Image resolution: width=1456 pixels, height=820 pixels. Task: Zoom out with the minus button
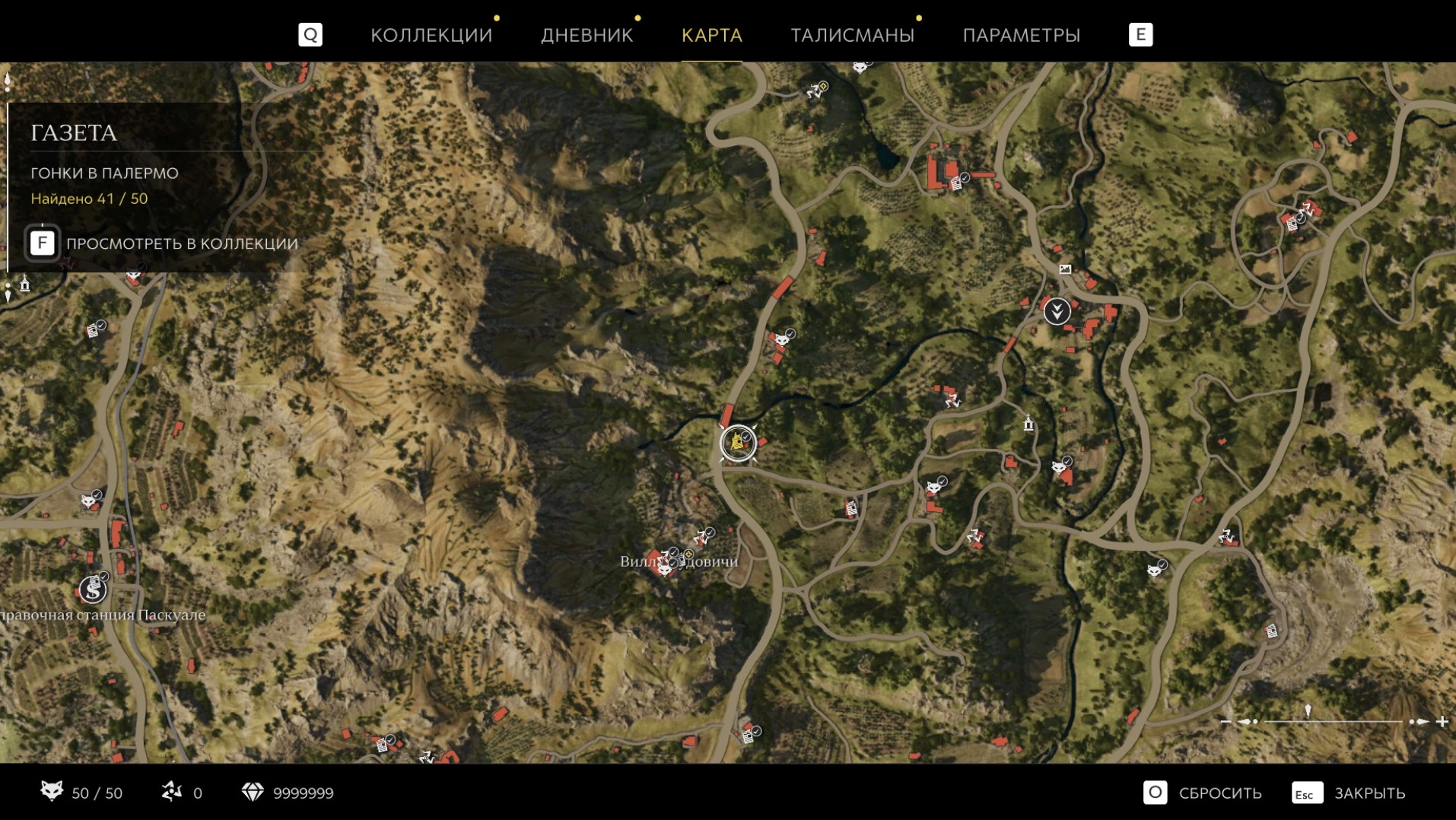pos(1225,721)
